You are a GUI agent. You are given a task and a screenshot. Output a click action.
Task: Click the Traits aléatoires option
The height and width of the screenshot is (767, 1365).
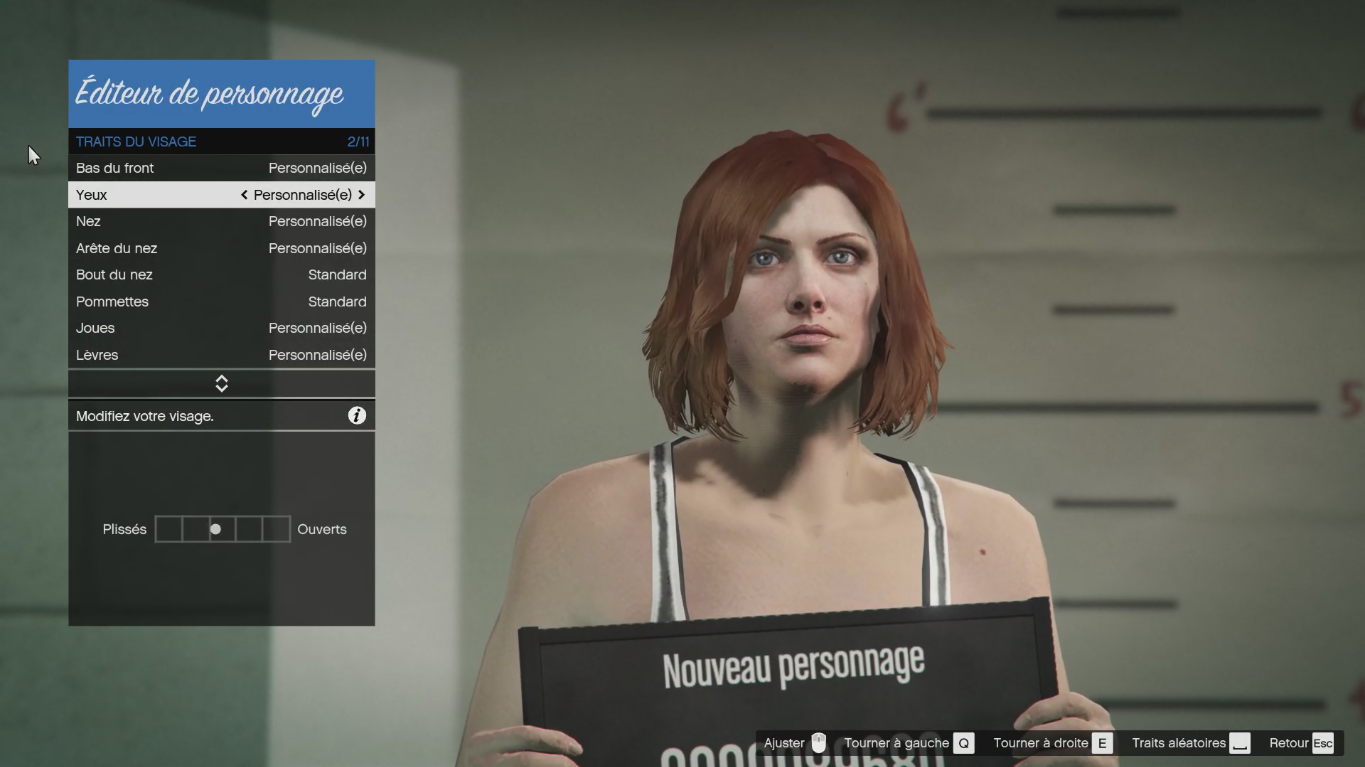pyautogui.click(x=1190, y=743)
